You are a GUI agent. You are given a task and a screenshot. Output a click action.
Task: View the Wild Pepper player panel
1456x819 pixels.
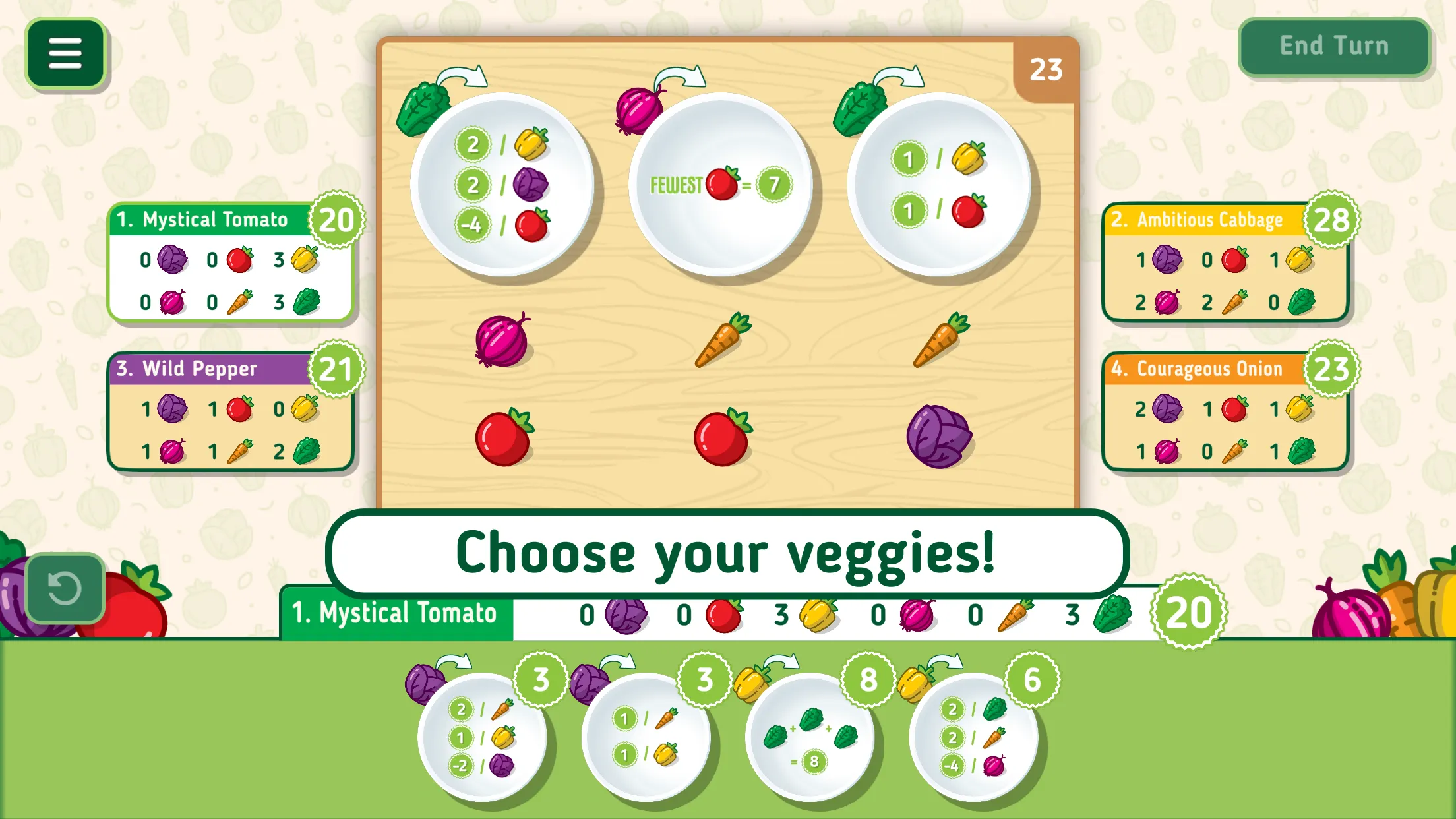(231, 411)
